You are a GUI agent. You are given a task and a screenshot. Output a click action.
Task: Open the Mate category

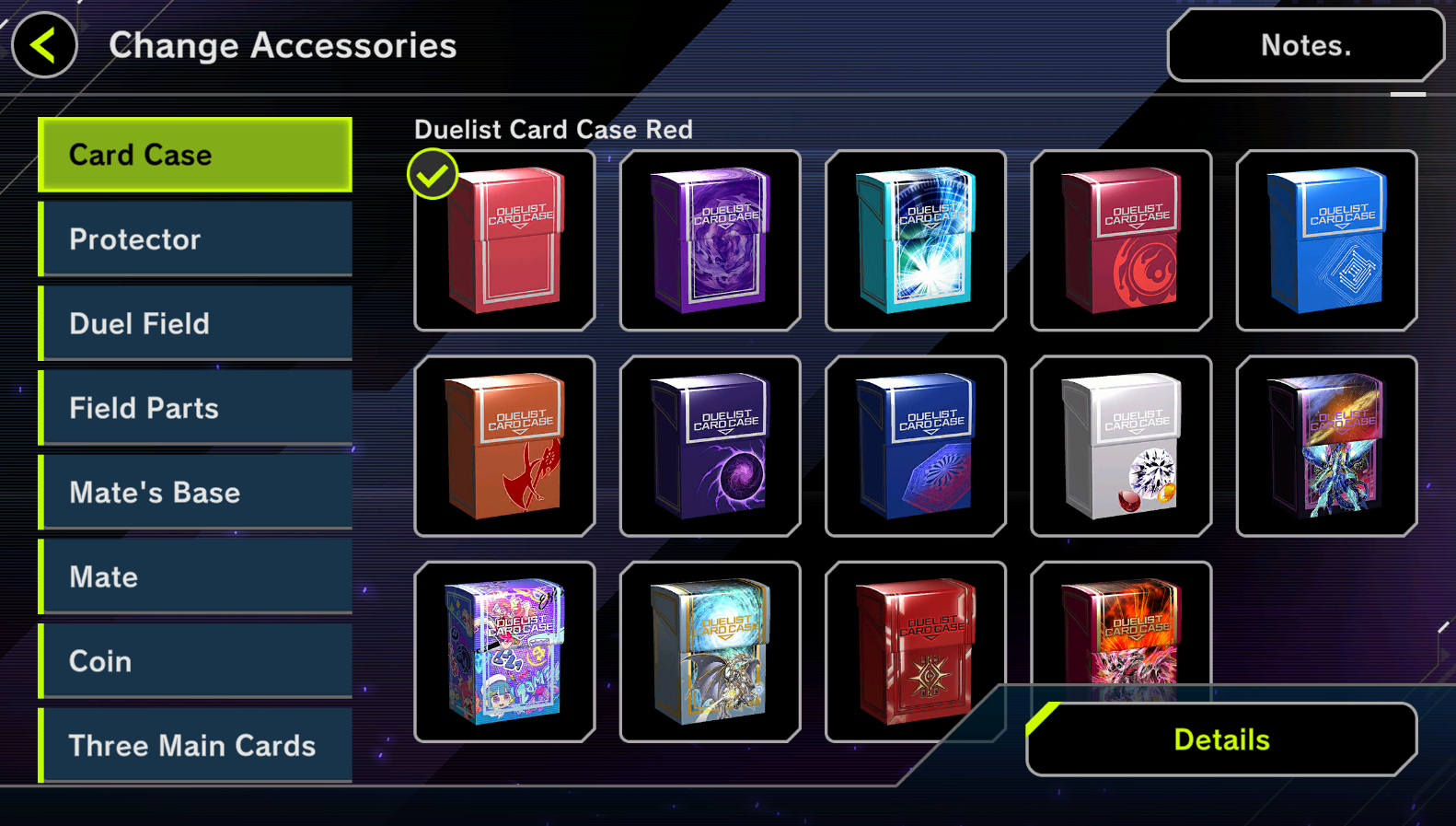pyautogui.click(x=195, y=577)
